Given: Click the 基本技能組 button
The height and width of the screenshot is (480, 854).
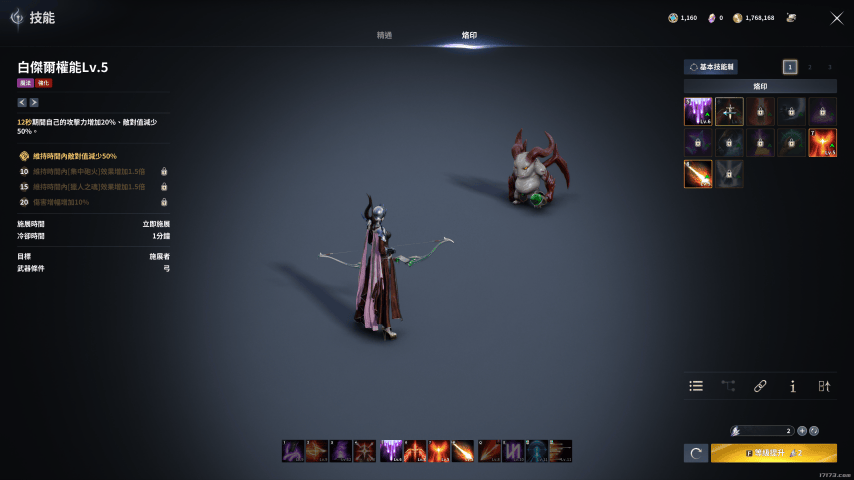Looking at the screenshot, I should coord(711,67).
